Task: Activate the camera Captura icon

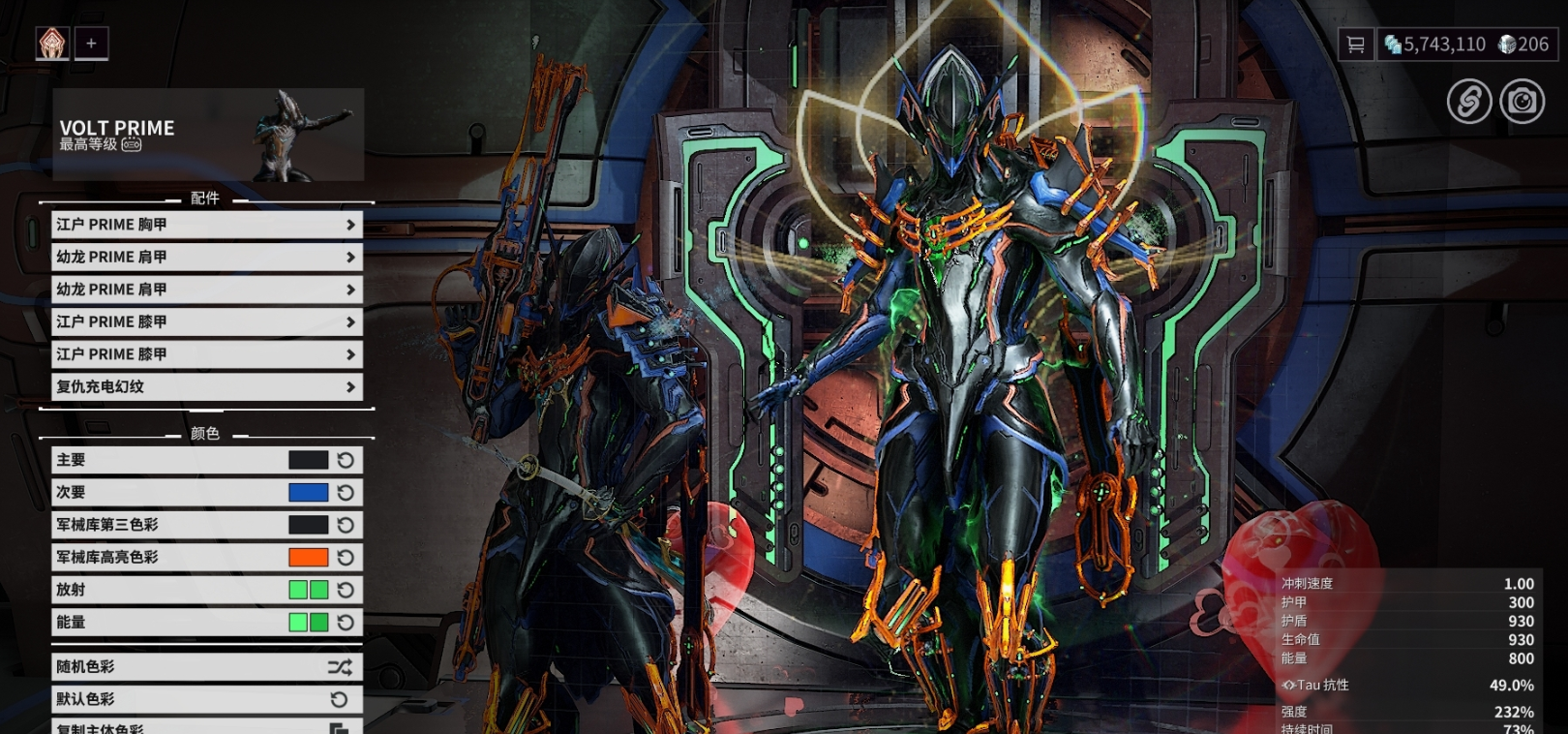Action: coord(1522,101)
